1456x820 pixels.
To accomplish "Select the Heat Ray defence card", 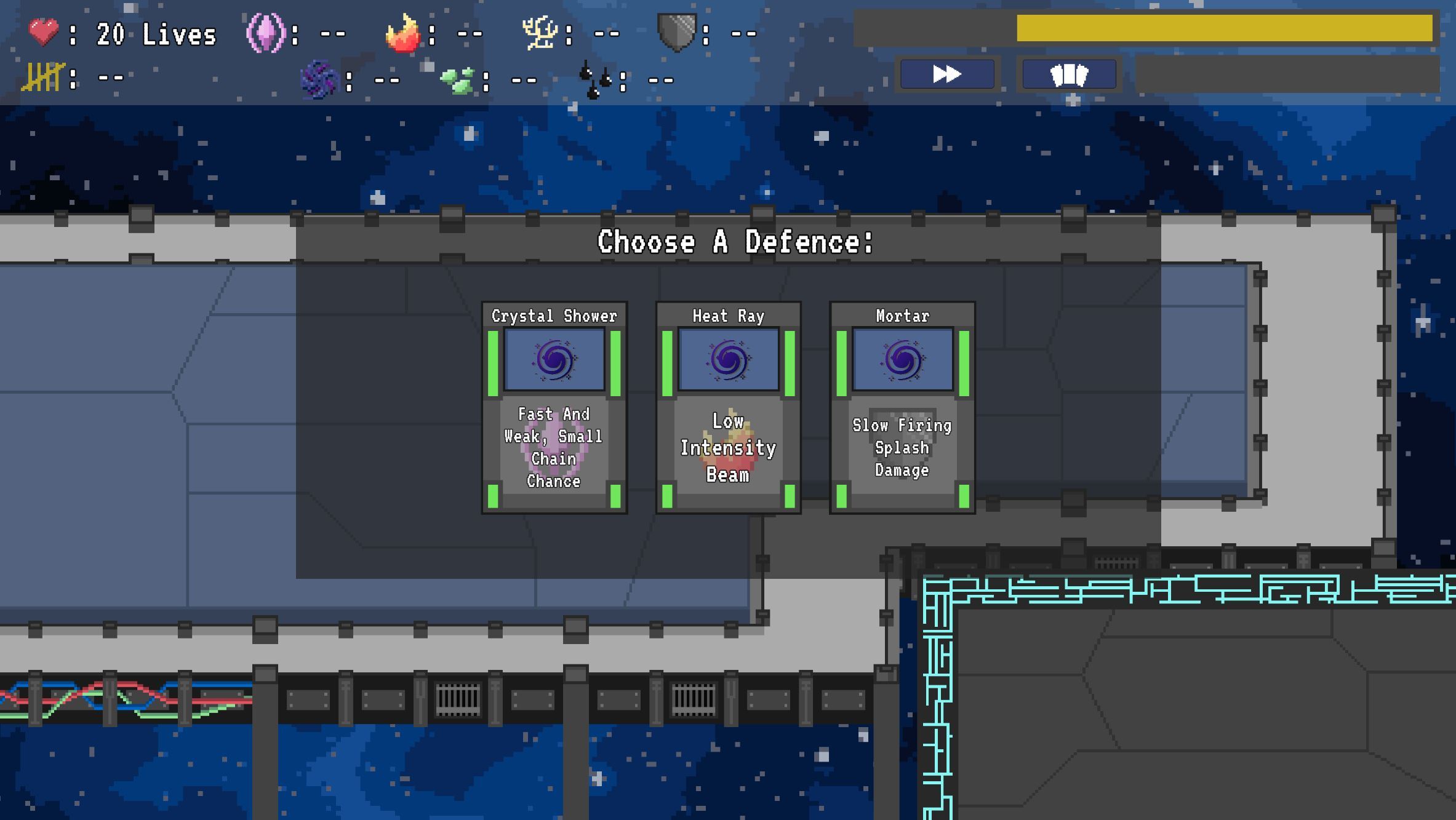I will click(728, 407).
